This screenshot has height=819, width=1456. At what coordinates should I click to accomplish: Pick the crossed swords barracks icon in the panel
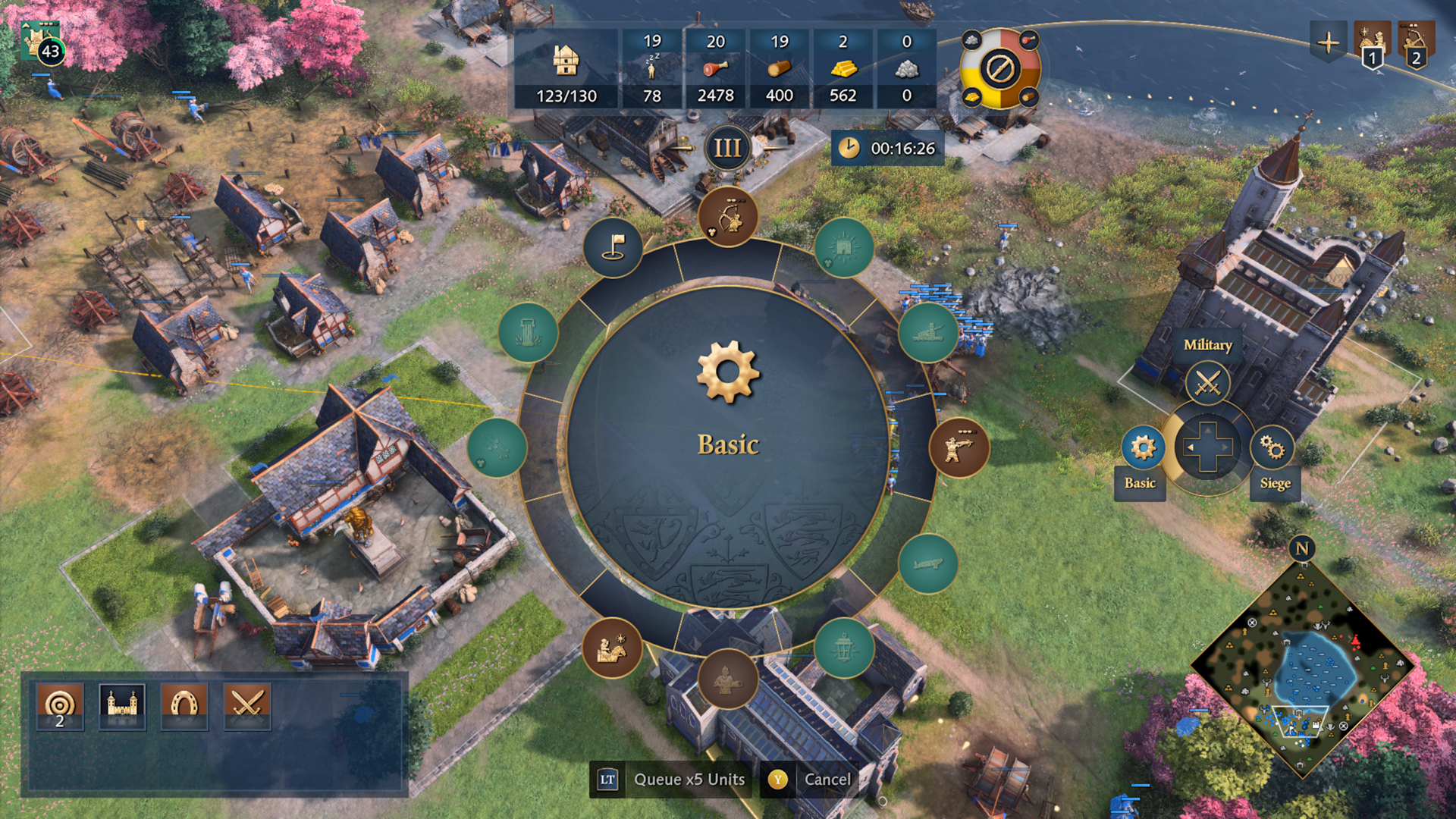(246, 706)
